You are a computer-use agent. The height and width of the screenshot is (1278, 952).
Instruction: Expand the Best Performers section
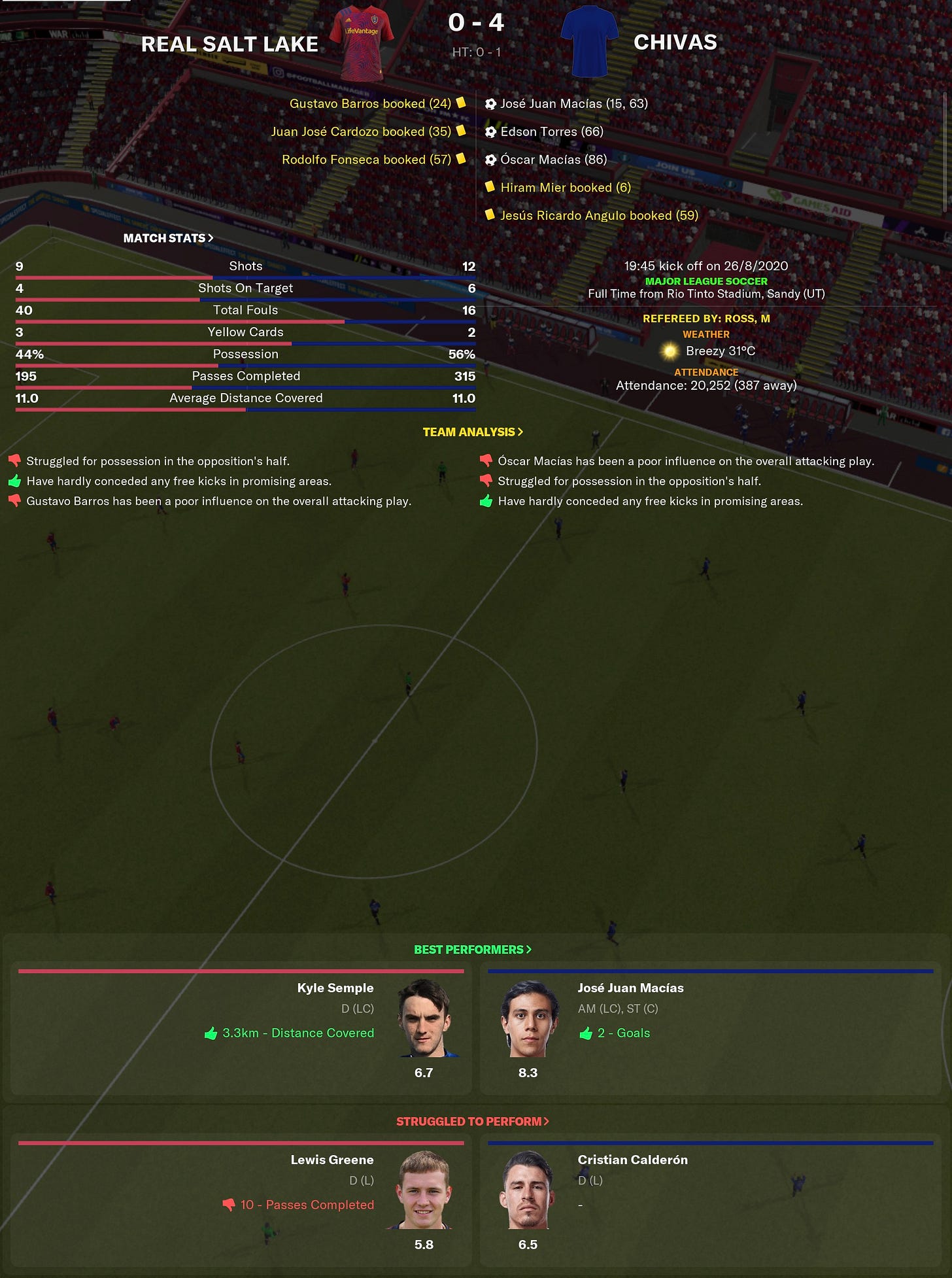[x=472, y=948]
